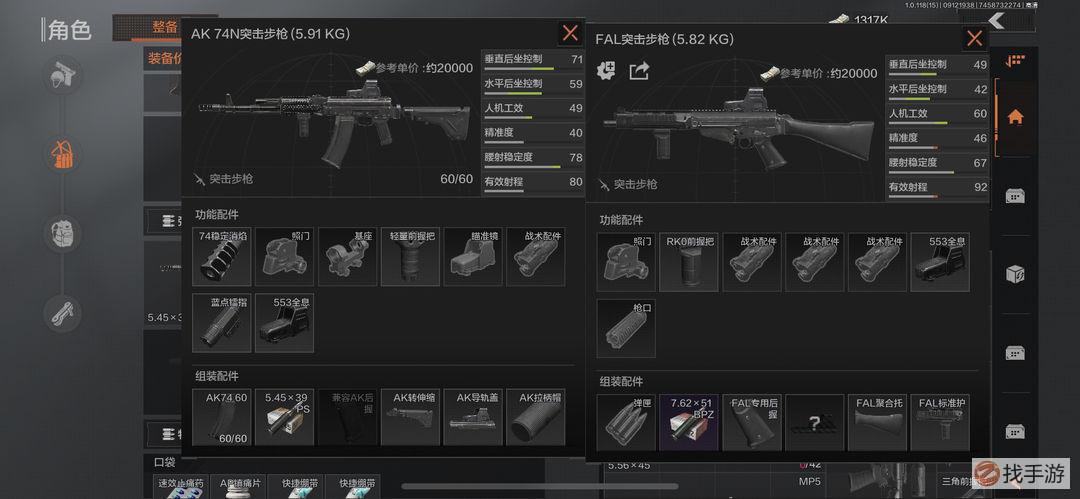Pick the 5.45×39 PS ammo slot
Image resolution: width=1080 pixels, height=499 pixels.
(x=284, y=417)
